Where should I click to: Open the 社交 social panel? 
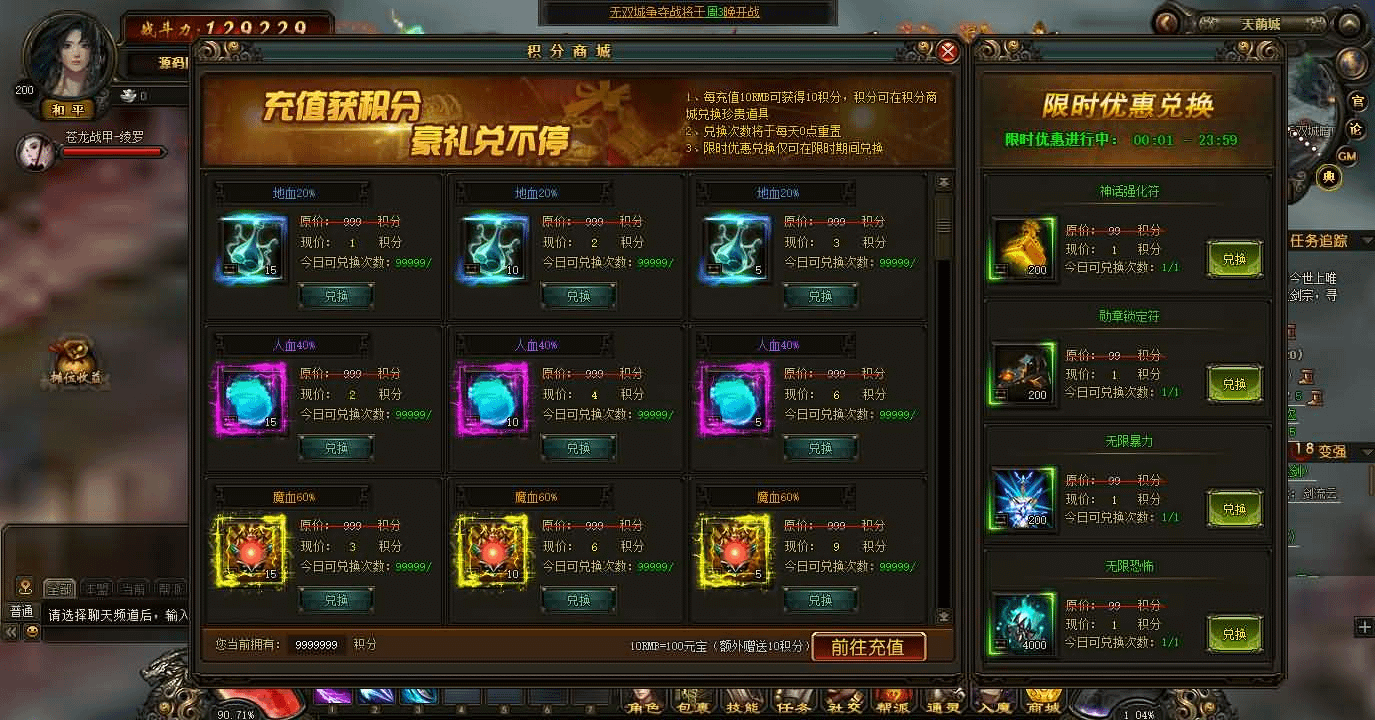click(844, 701)
